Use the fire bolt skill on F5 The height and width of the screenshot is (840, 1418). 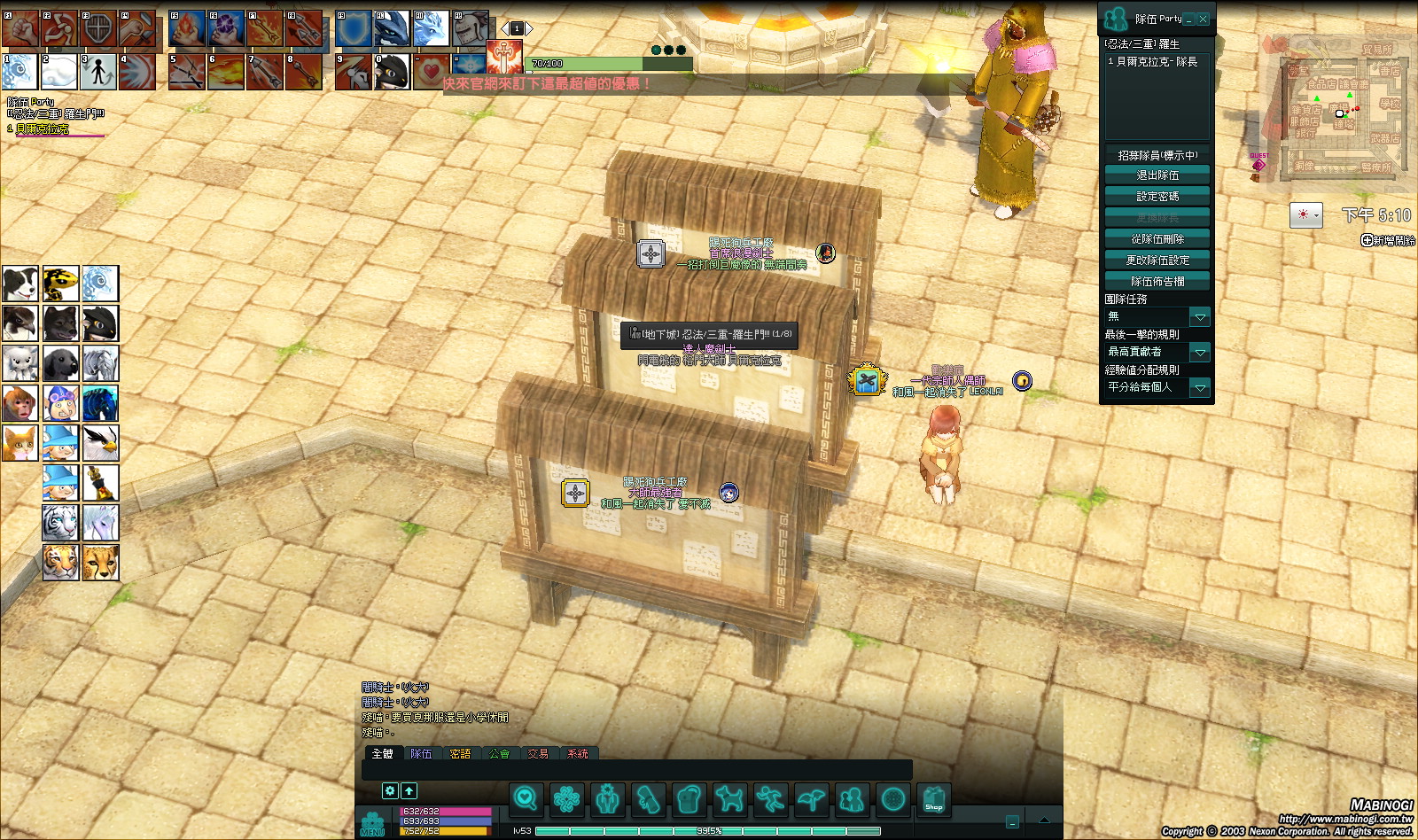tap(187, 29)
